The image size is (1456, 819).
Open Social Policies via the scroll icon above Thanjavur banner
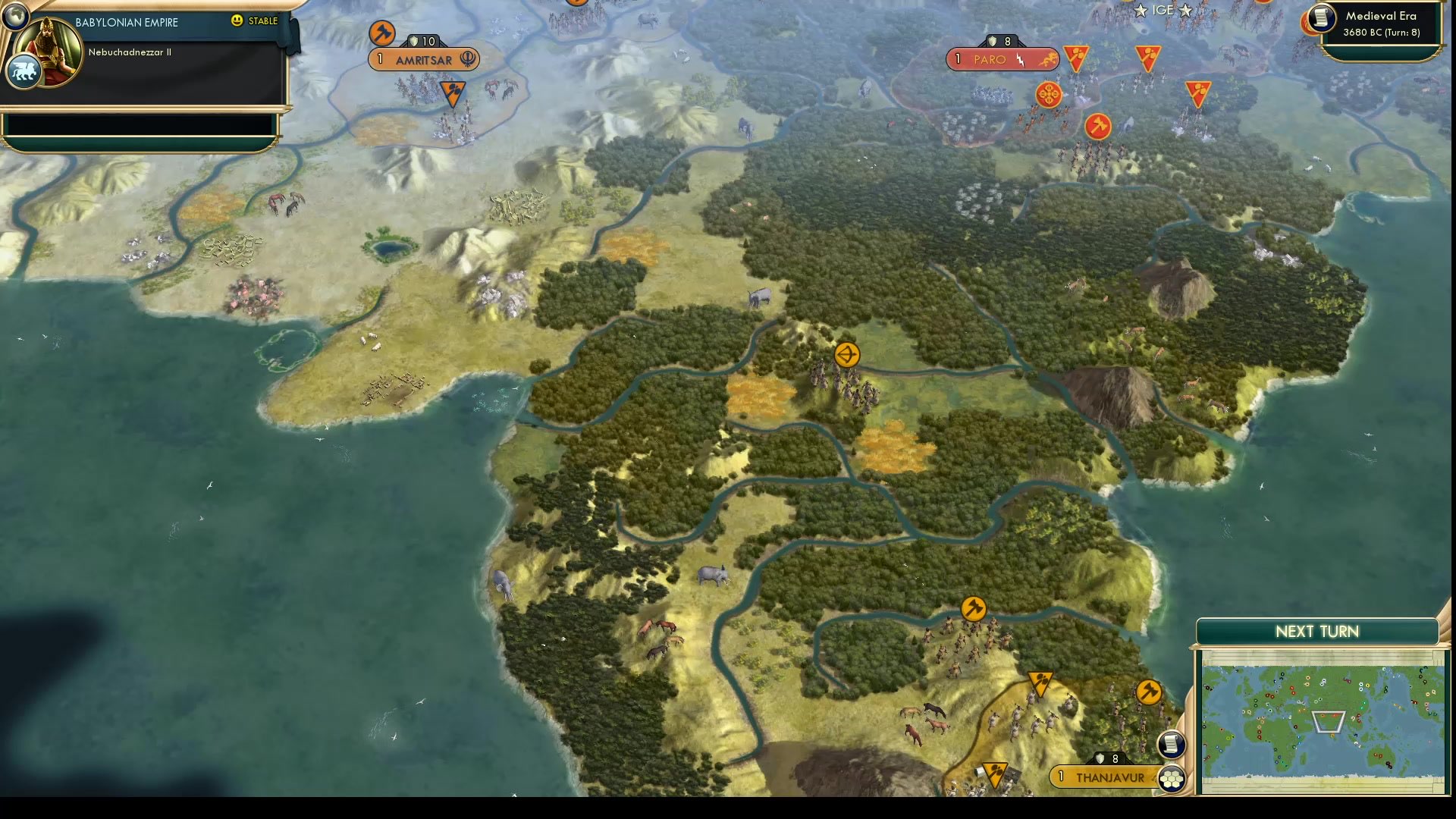(x=1172, y=745)
